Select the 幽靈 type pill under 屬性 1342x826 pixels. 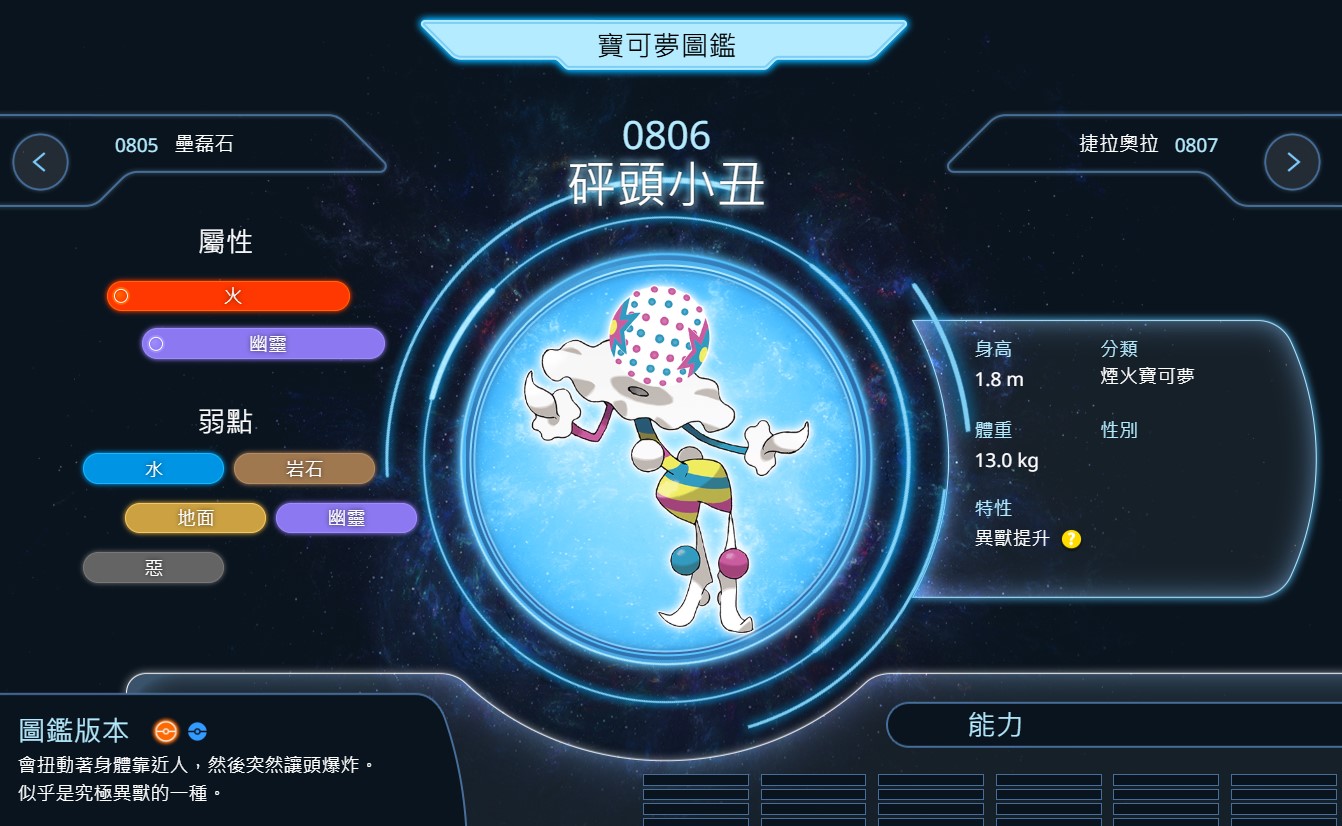[264, 344]
